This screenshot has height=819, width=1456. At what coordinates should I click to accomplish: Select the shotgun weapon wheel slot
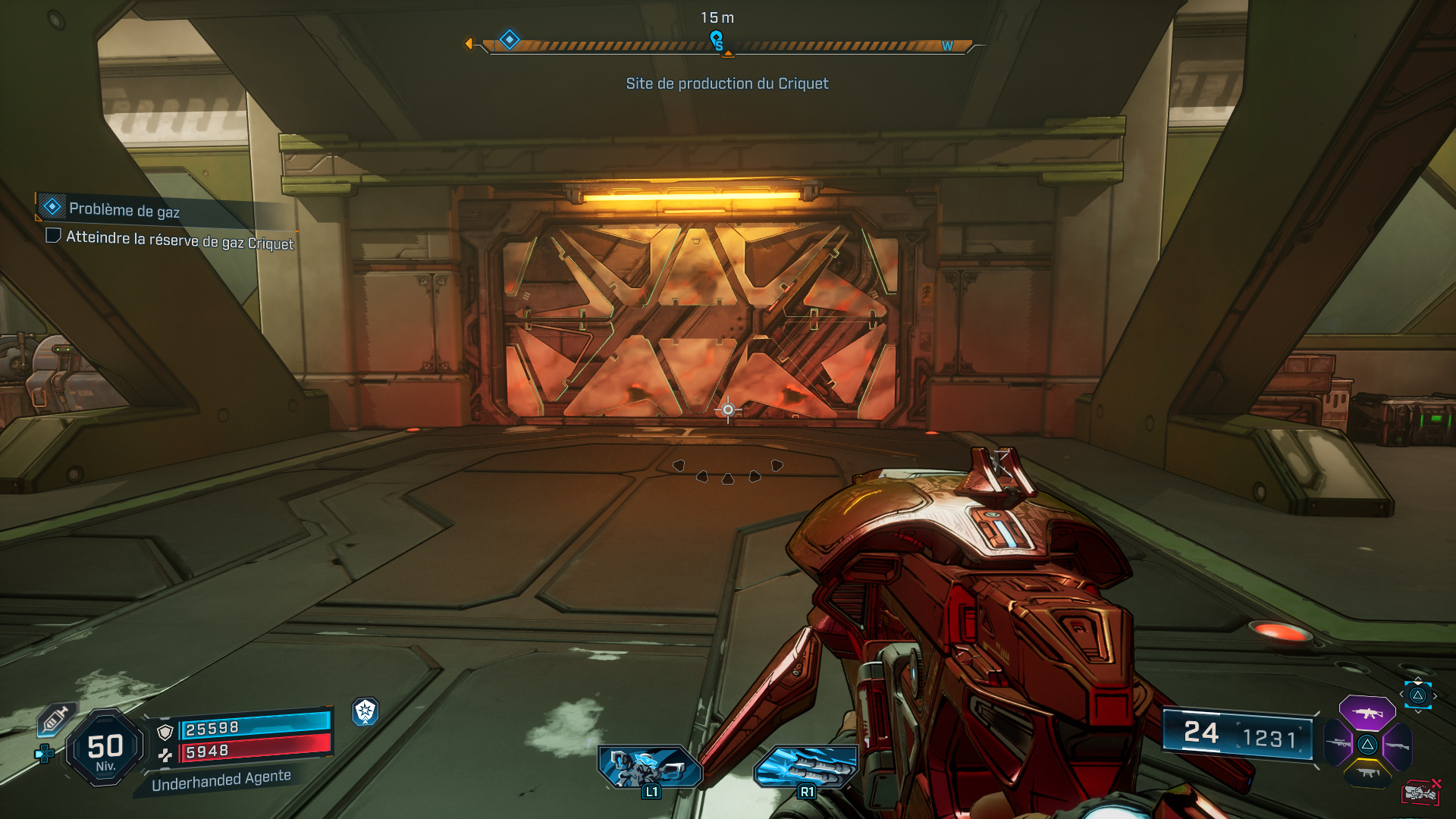click(1398, 745)
